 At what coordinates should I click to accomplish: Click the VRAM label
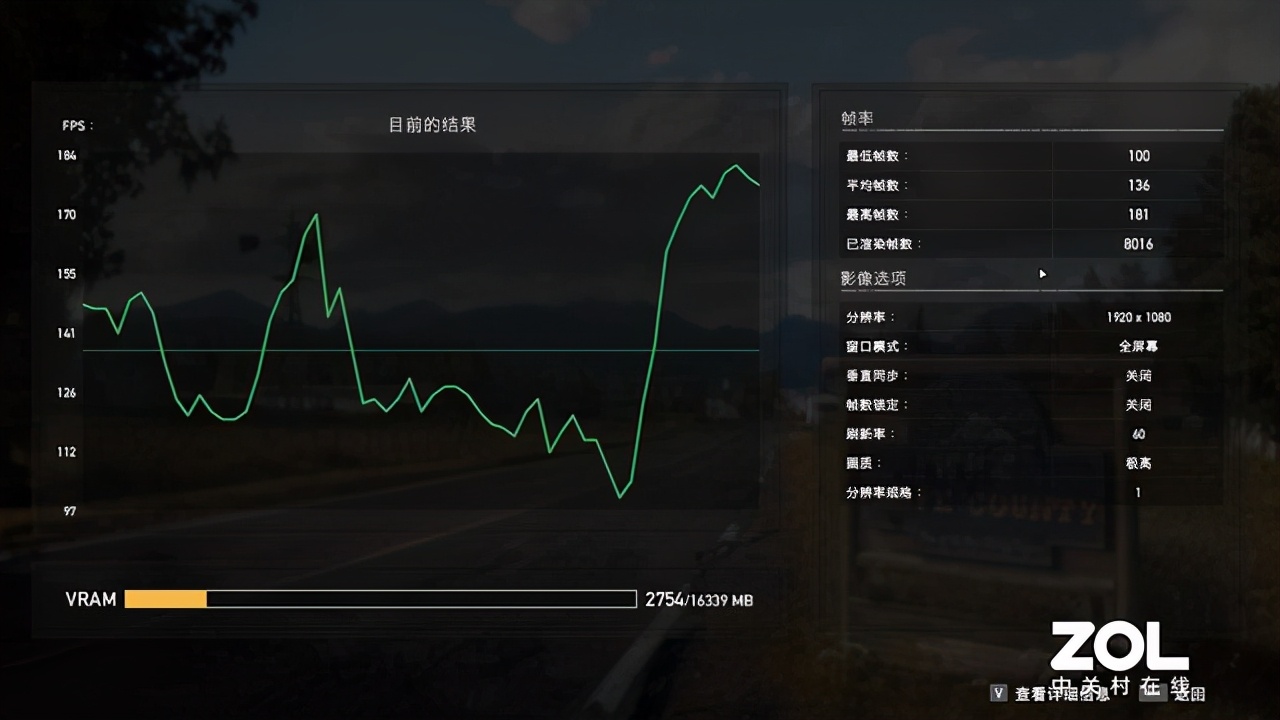(90, 598)
